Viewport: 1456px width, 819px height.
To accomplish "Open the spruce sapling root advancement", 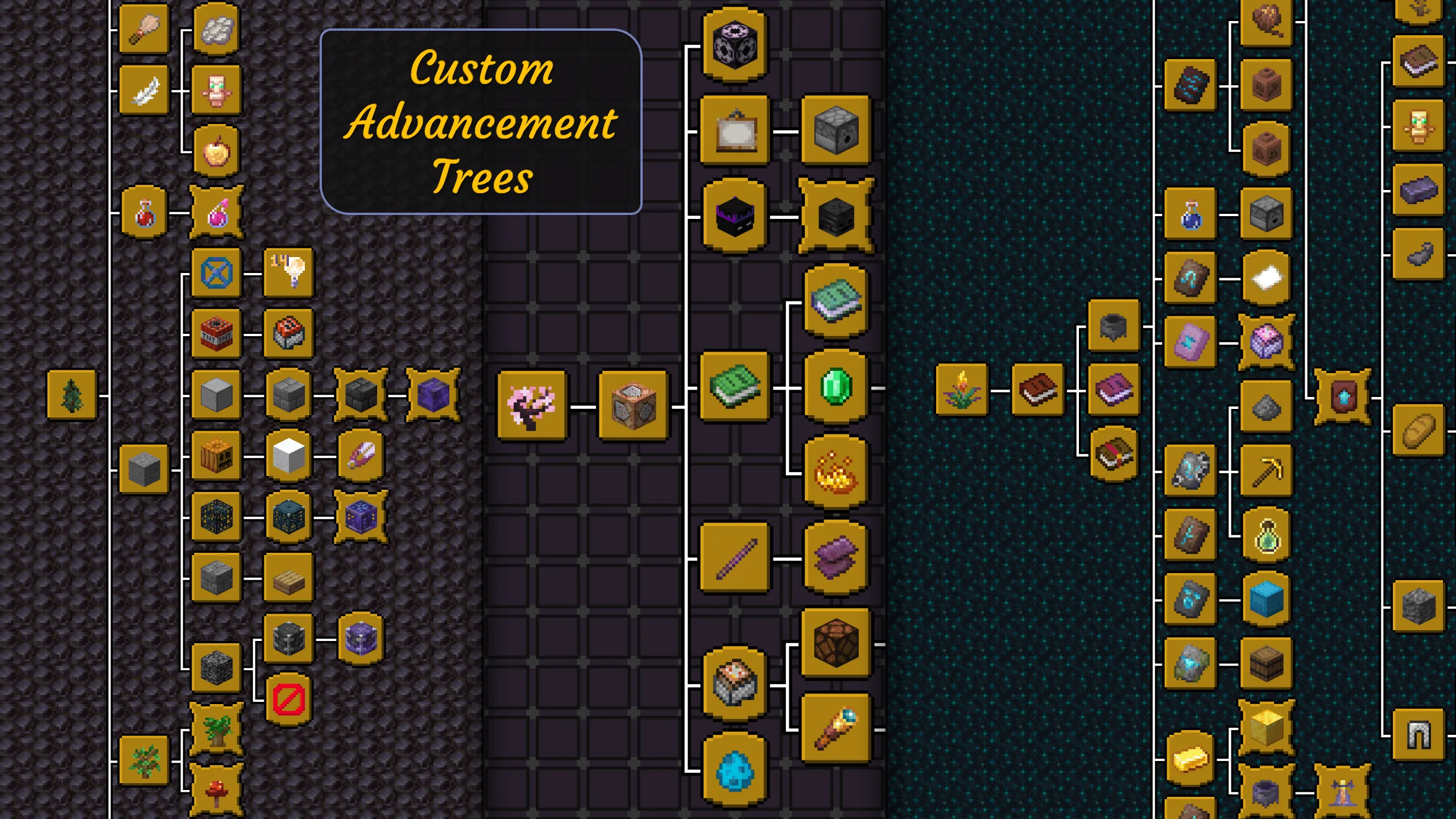I will (x=72, y=395).
